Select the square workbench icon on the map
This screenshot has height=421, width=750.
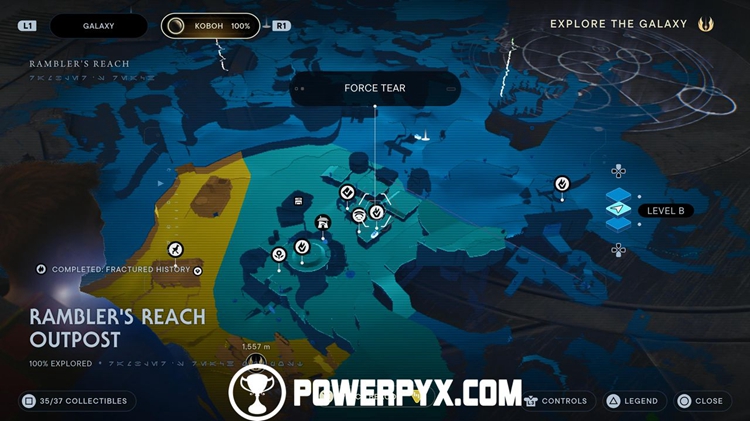pyautogui.click(x=298, y=202)
